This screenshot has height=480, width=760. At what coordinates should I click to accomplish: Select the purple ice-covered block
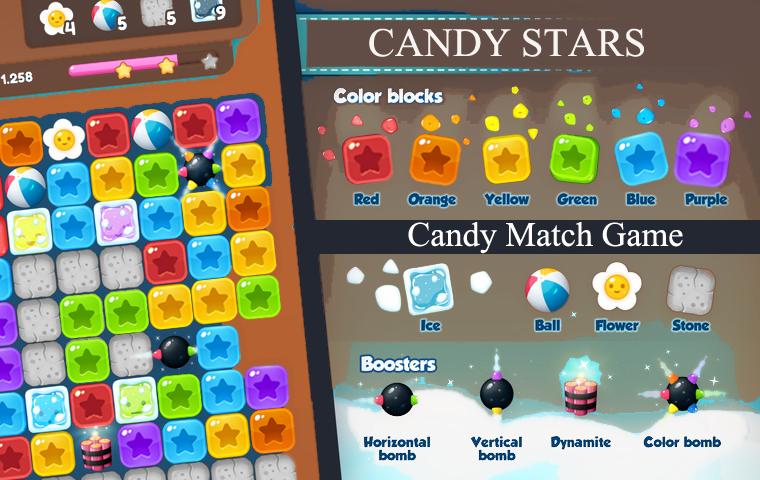point(116,221)
